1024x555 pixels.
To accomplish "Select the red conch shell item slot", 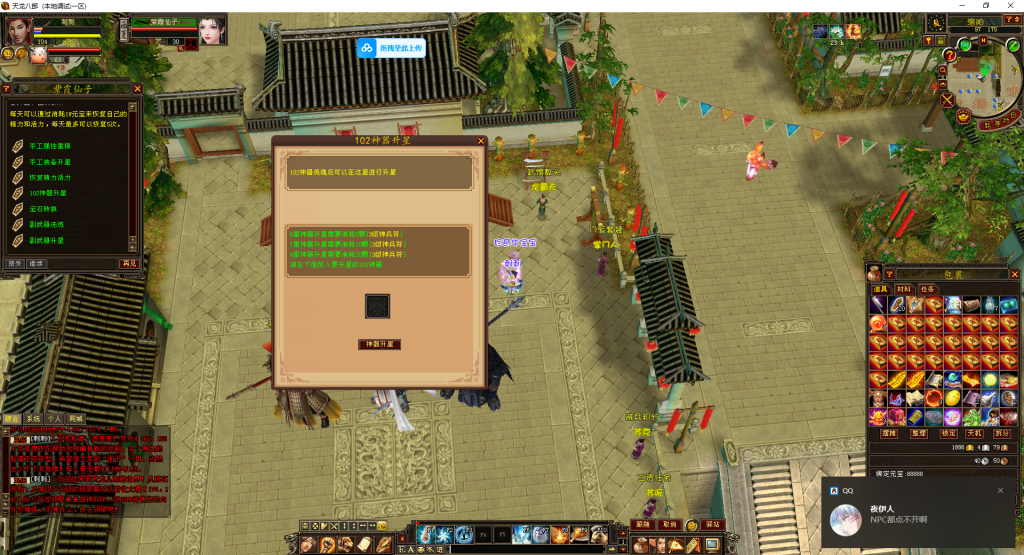I will coord(876,323).
